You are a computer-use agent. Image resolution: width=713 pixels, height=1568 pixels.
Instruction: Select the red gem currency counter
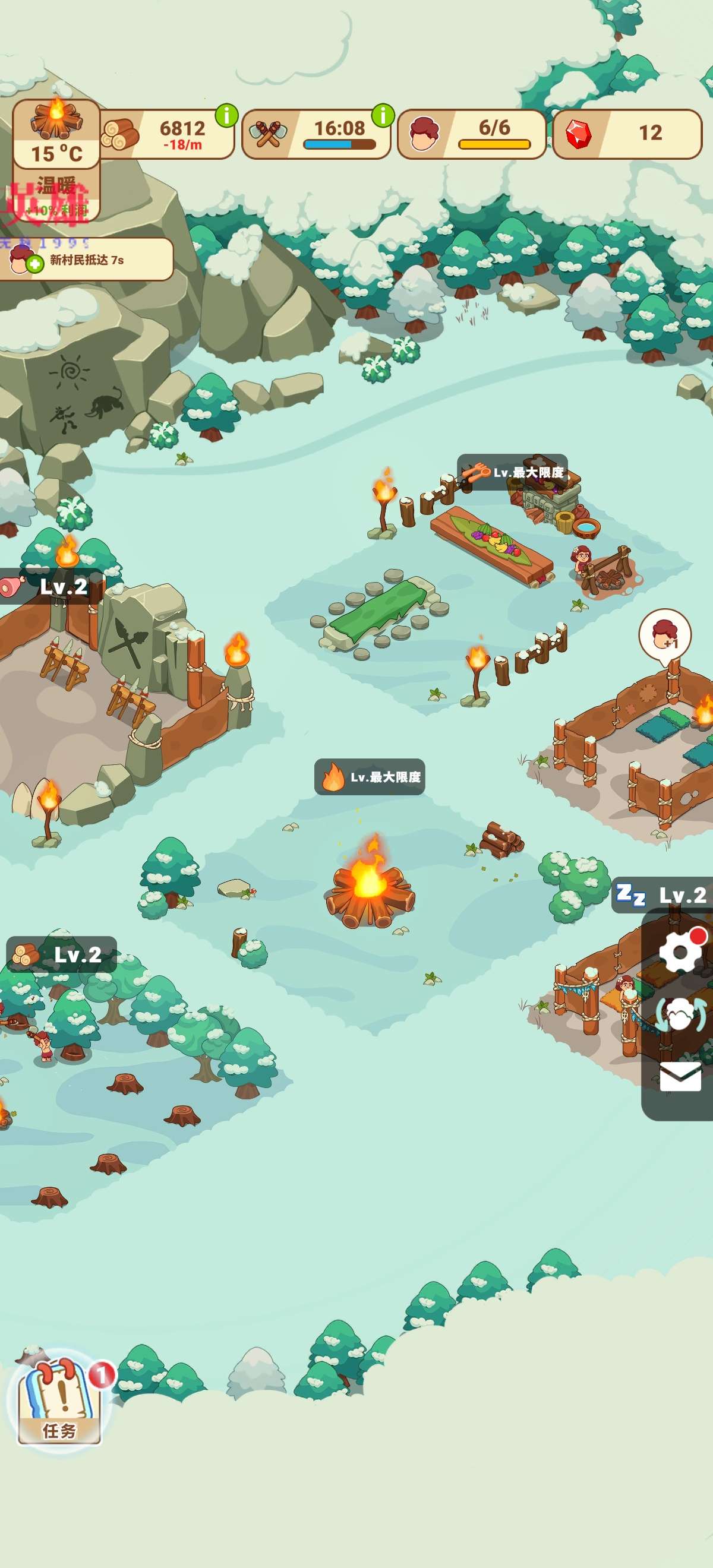point(627,134)
